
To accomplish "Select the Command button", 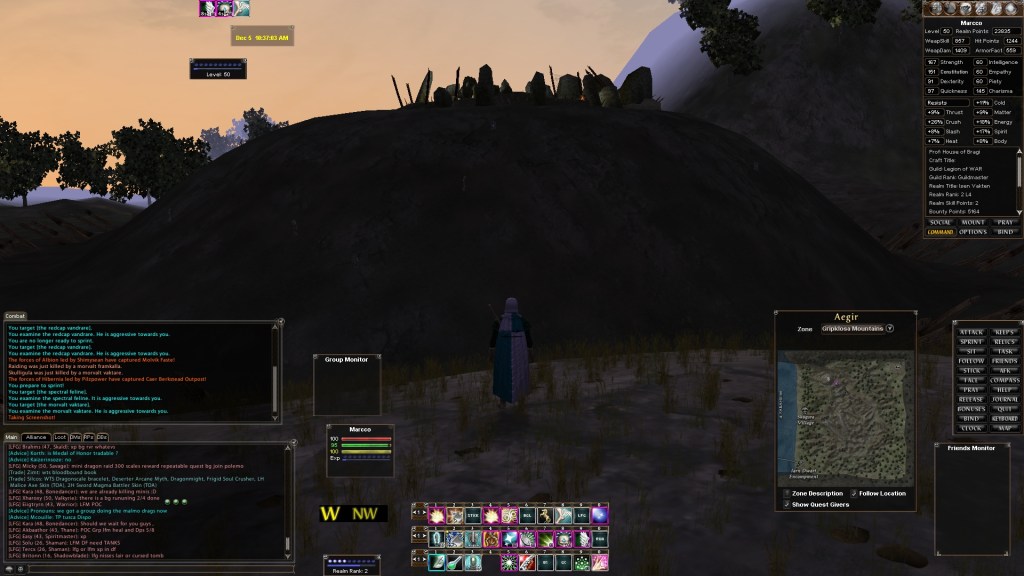I will (x=940, y=232).
